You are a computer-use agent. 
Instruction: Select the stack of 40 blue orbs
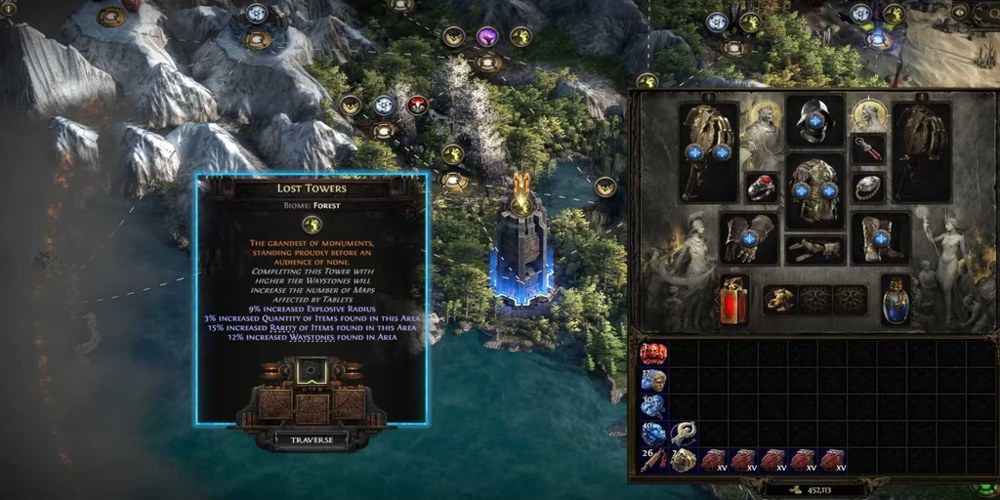(x=653, y=433)
